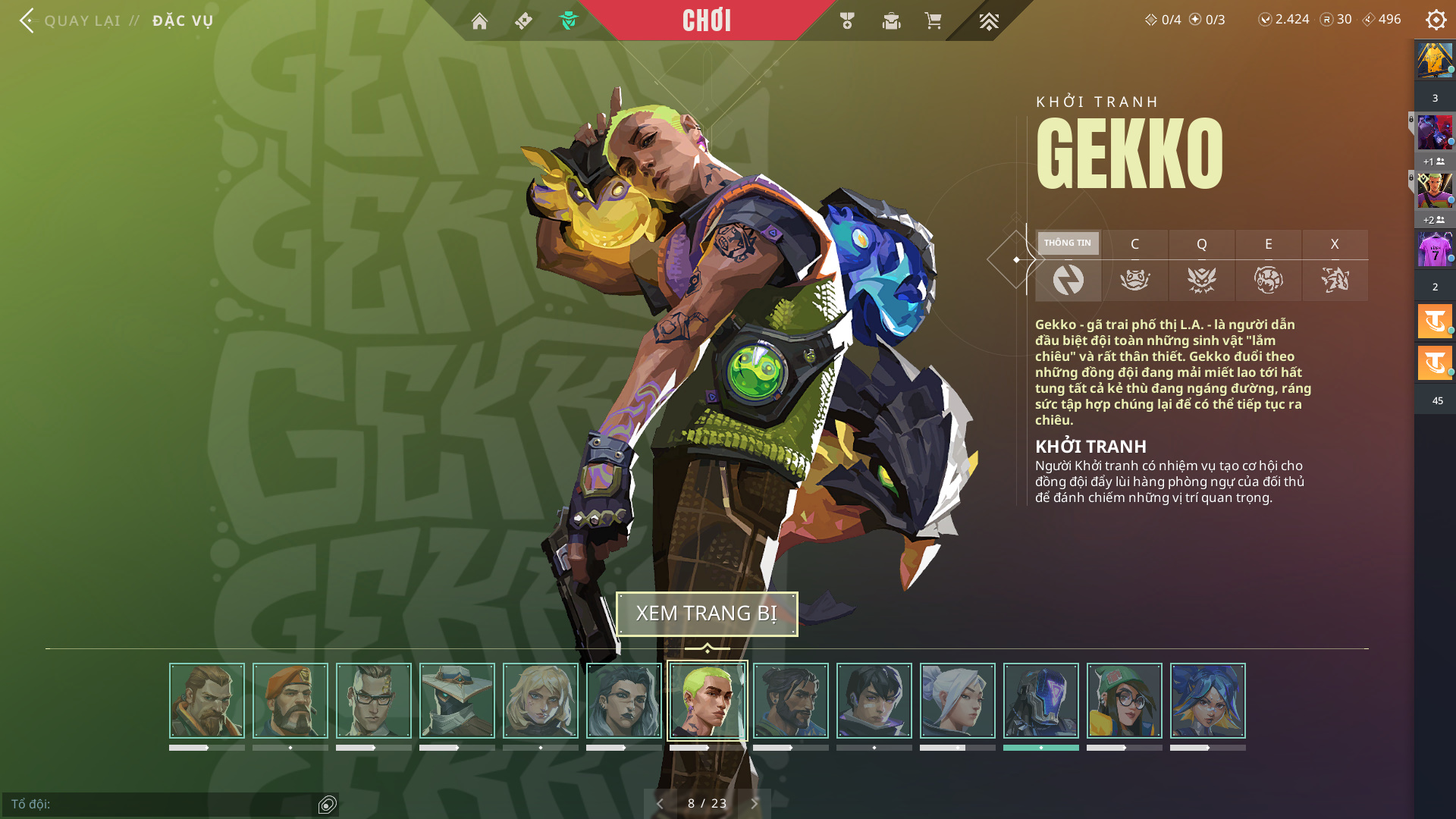
Task: Click the XEM TRANG BỊ button
Action: (x=707, y=613)
